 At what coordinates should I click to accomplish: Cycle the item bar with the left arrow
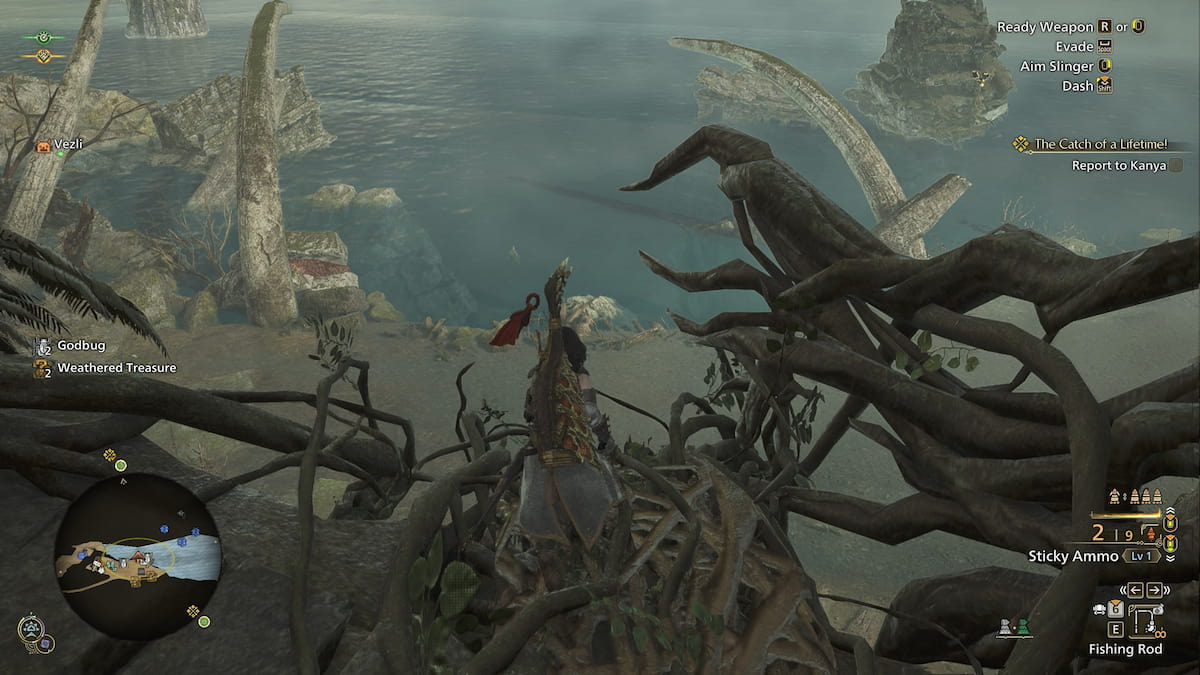click(x=1136, y=589)
